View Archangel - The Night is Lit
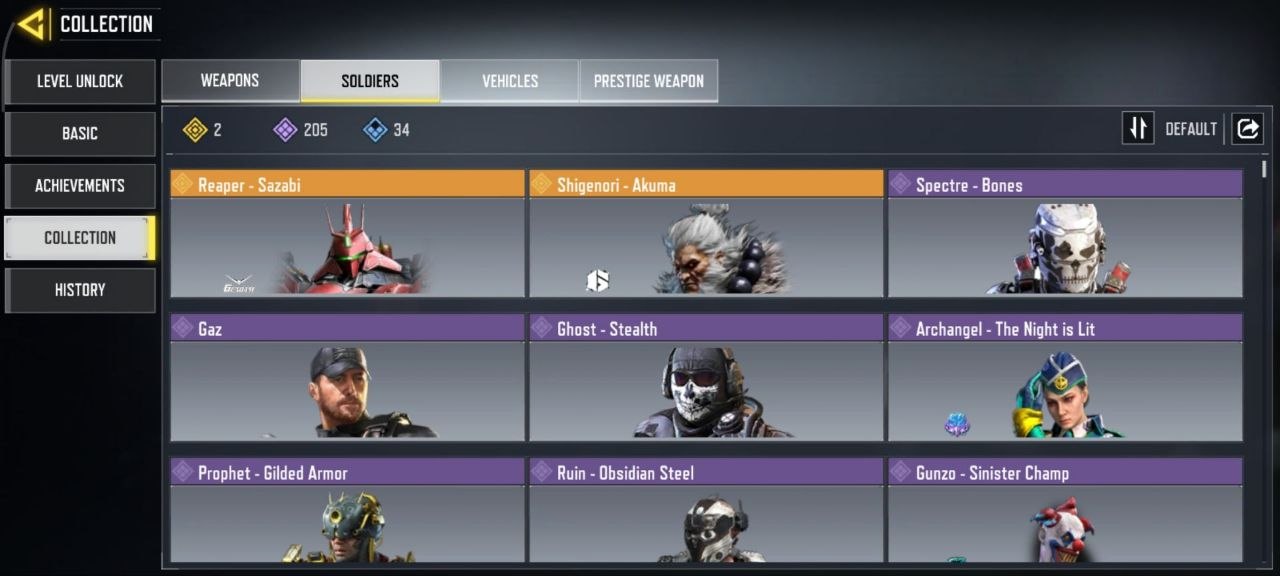The width and height of the screenshot is (1280, 576). [1065, 378]
